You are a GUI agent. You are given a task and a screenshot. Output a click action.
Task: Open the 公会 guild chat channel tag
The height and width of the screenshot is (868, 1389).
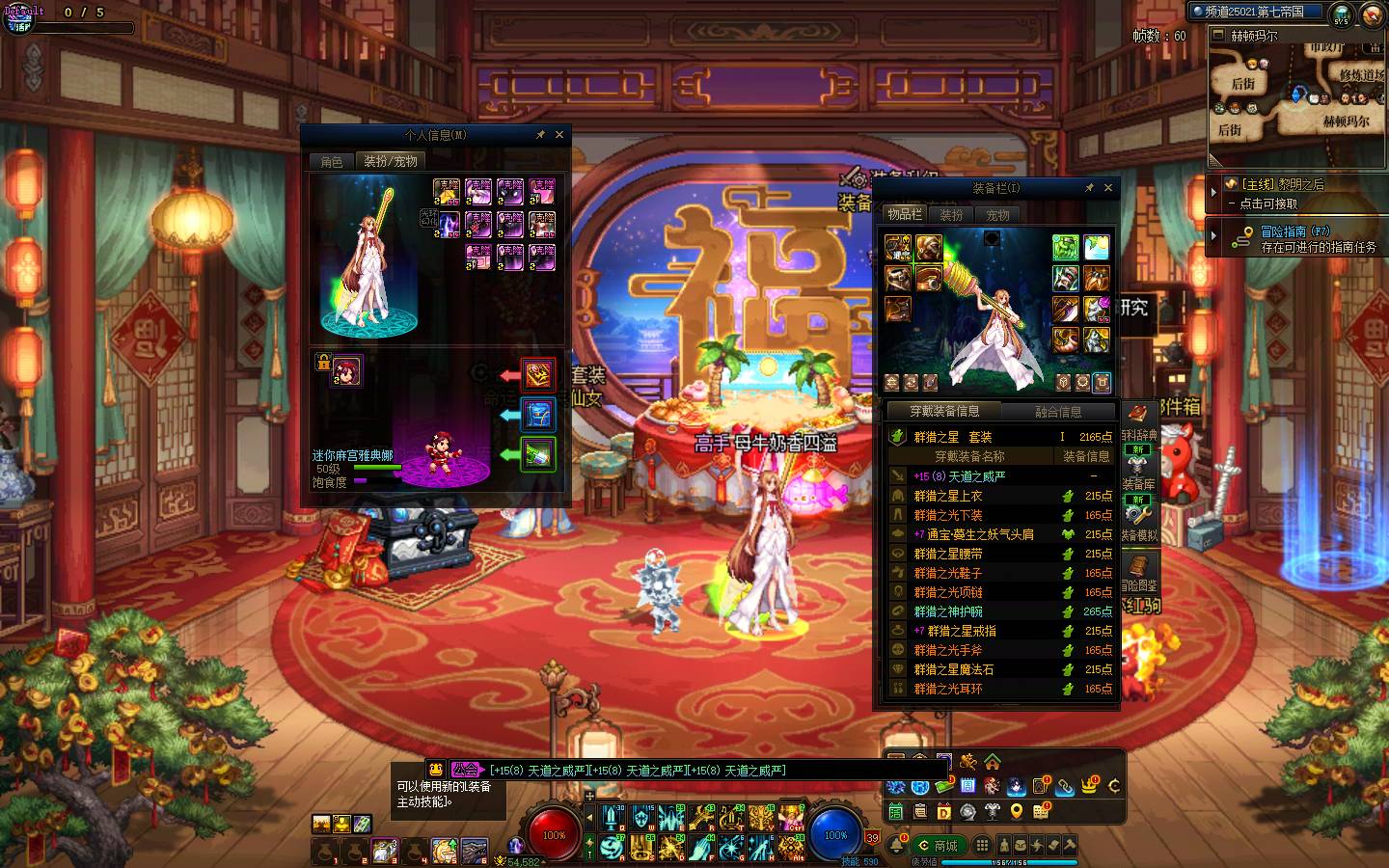tap(465, 770)
